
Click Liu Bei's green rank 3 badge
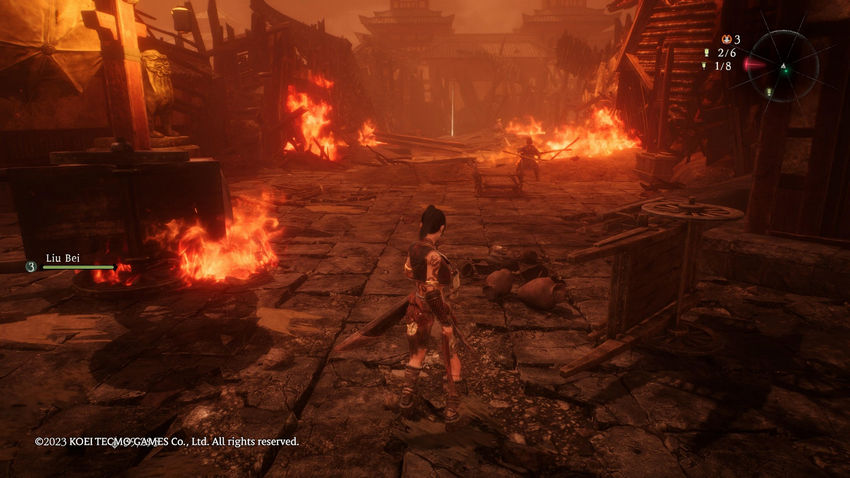tap(31, 267)
